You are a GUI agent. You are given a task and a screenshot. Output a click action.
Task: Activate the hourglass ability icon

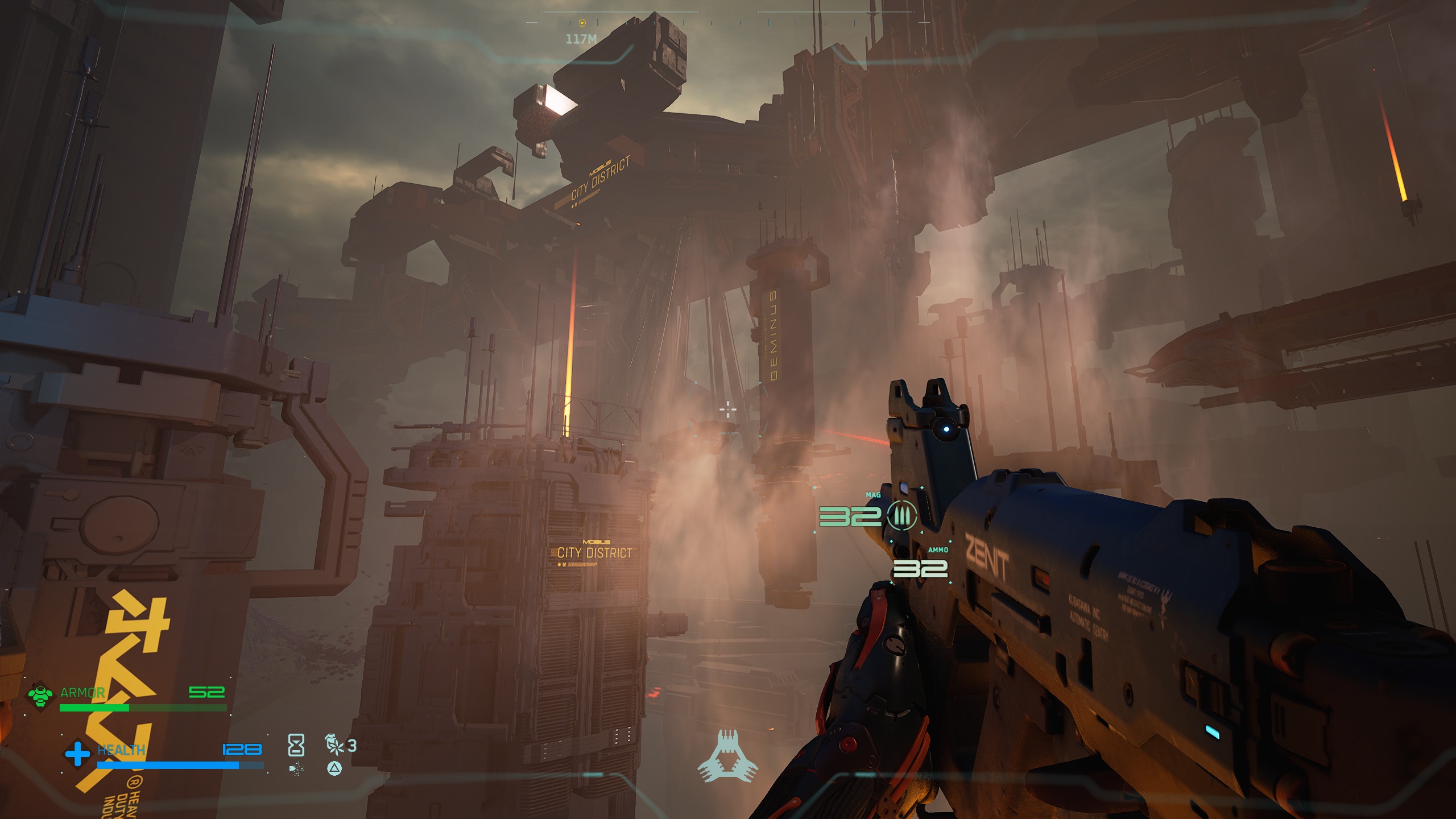coord(296,745)
